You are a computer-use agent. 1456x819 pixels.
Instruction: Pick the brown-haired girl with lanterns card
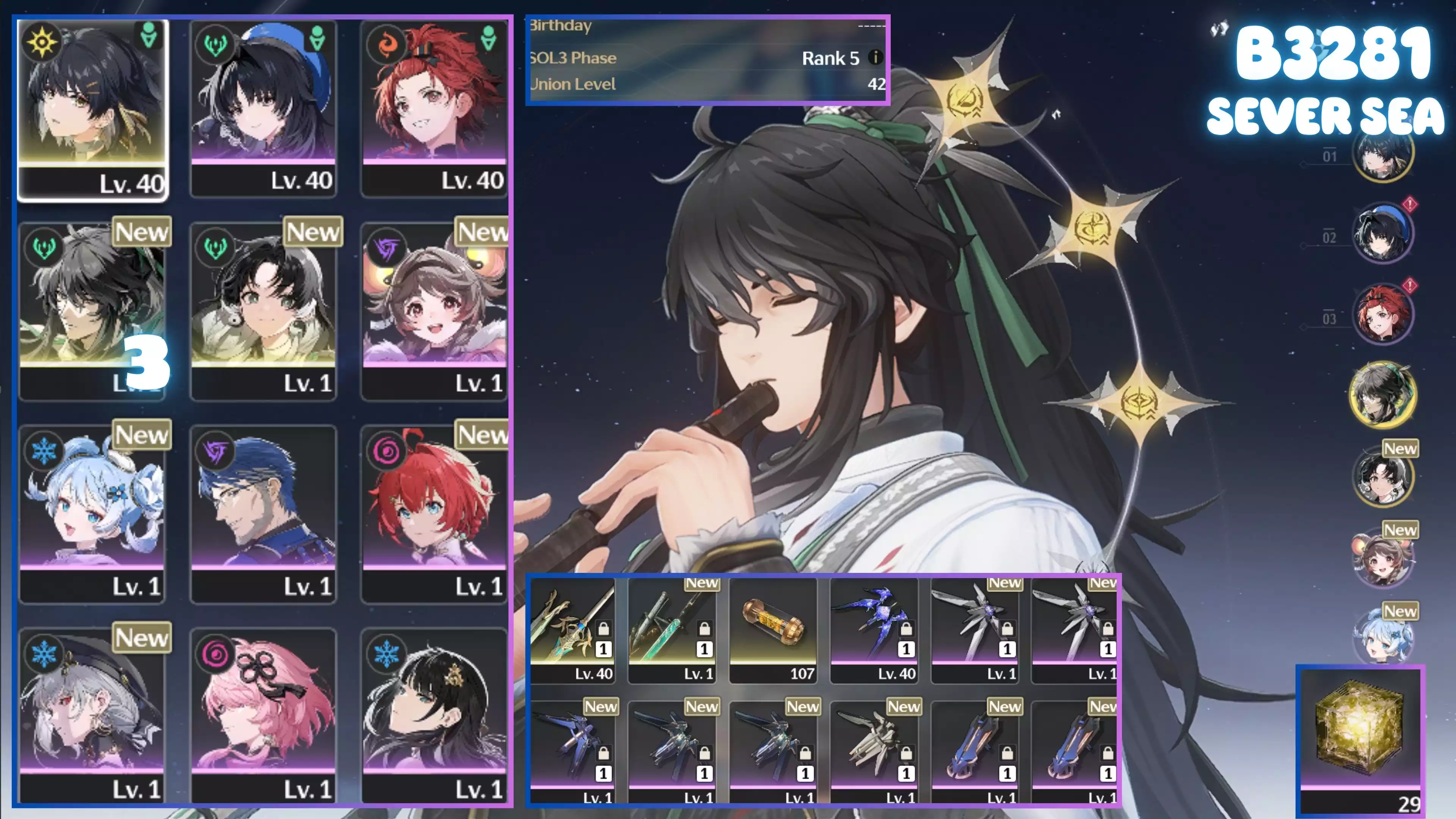[434, 311]
